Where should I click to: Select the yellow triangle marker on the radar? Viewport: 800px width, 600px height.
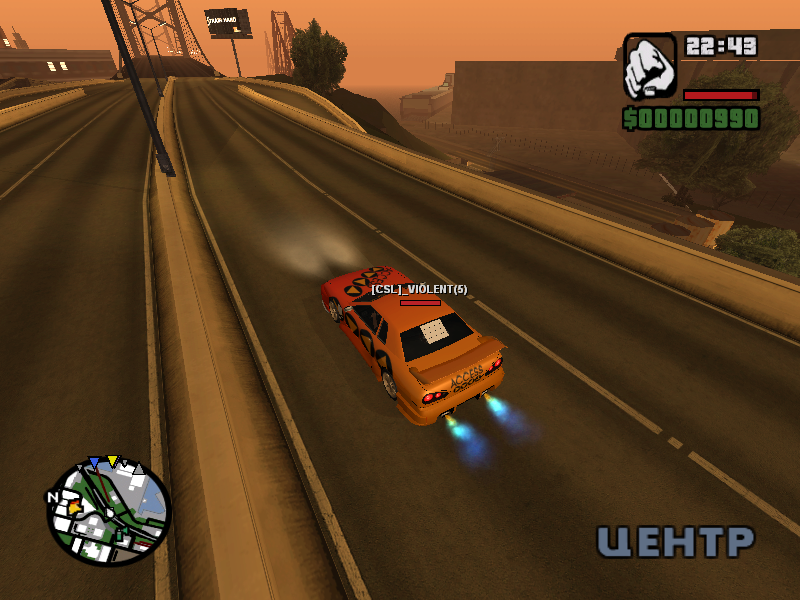pyautogui.click(x=113, y=461)
